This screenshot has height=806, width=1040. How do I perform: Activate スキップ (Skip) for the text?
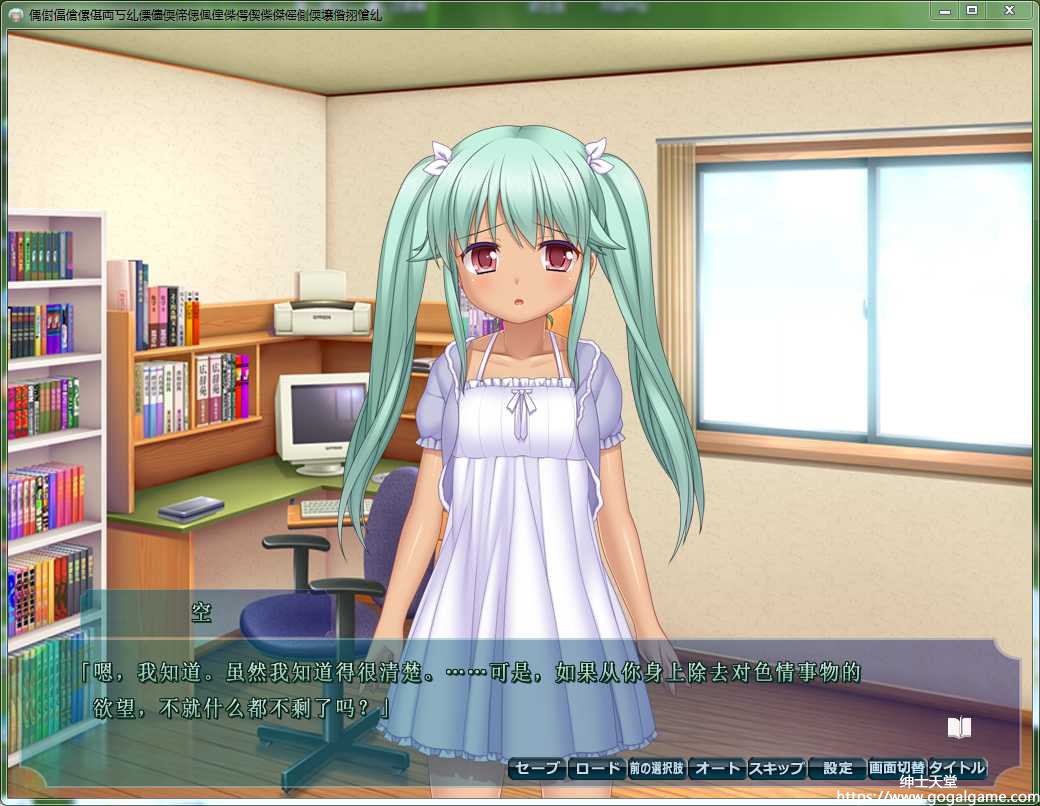777,768
